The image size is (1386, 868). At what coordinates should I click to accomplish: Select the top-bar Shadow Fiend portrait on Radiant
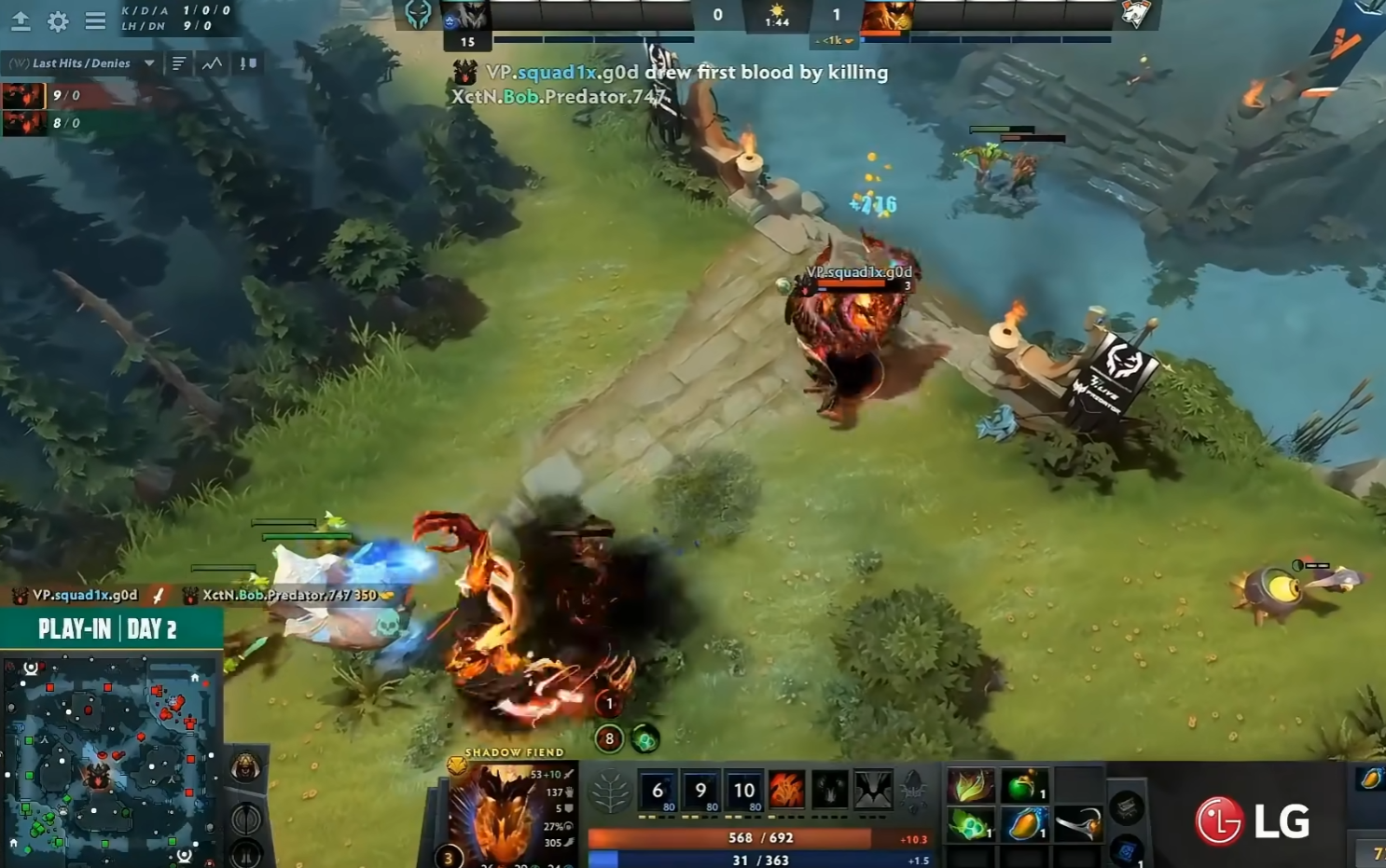[464, 15]
